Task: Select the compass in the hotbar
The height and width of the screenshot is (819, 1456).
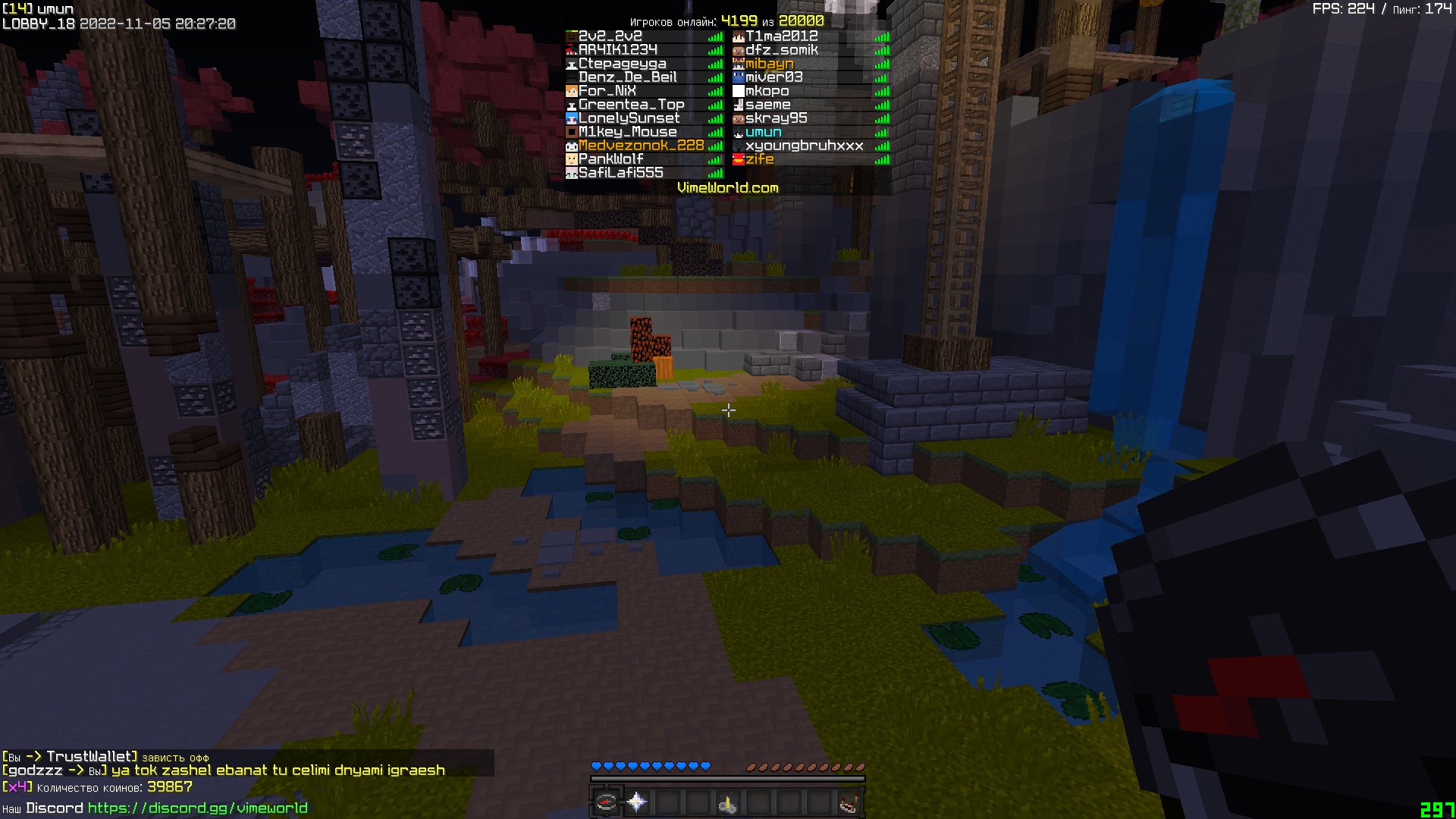Action: click(607, 802)
